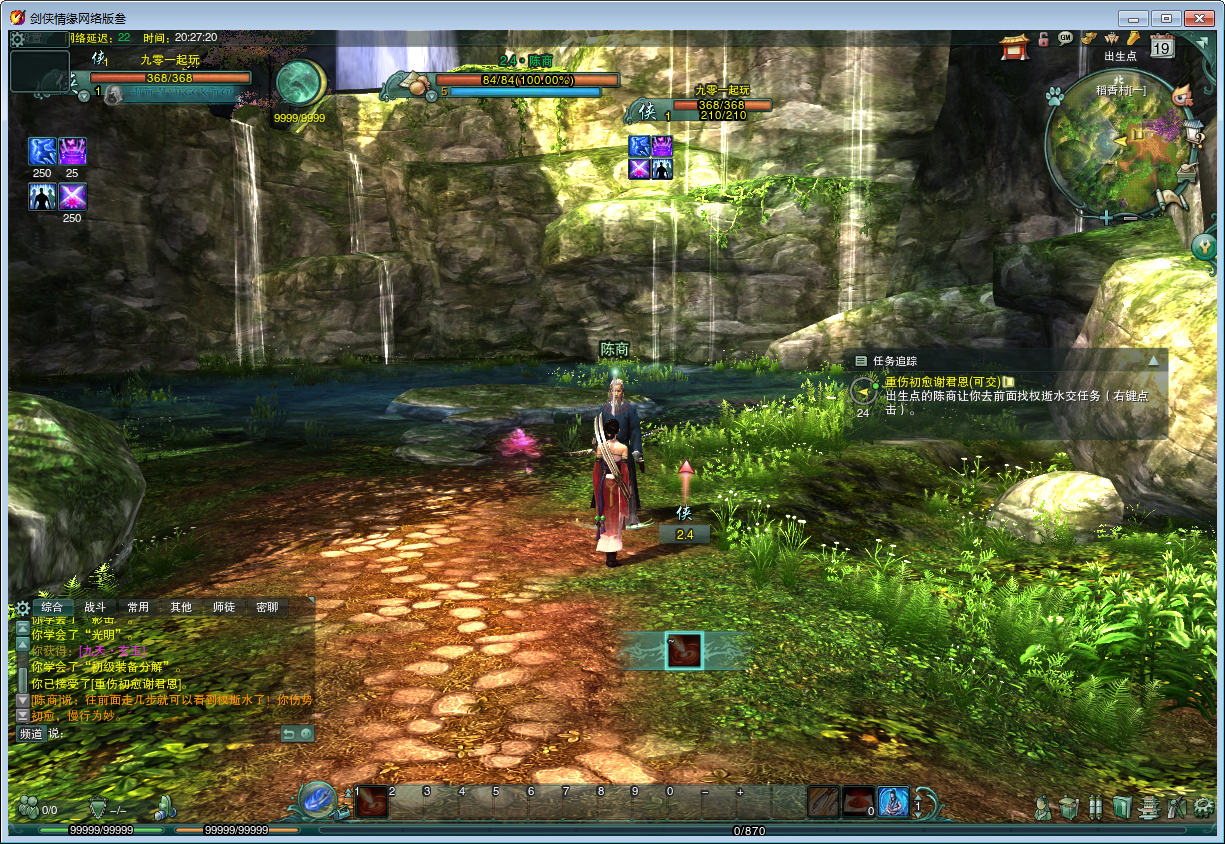Click the highlighted item button above hotbar
1225x844 pixels.
click(x=684, y=650)
